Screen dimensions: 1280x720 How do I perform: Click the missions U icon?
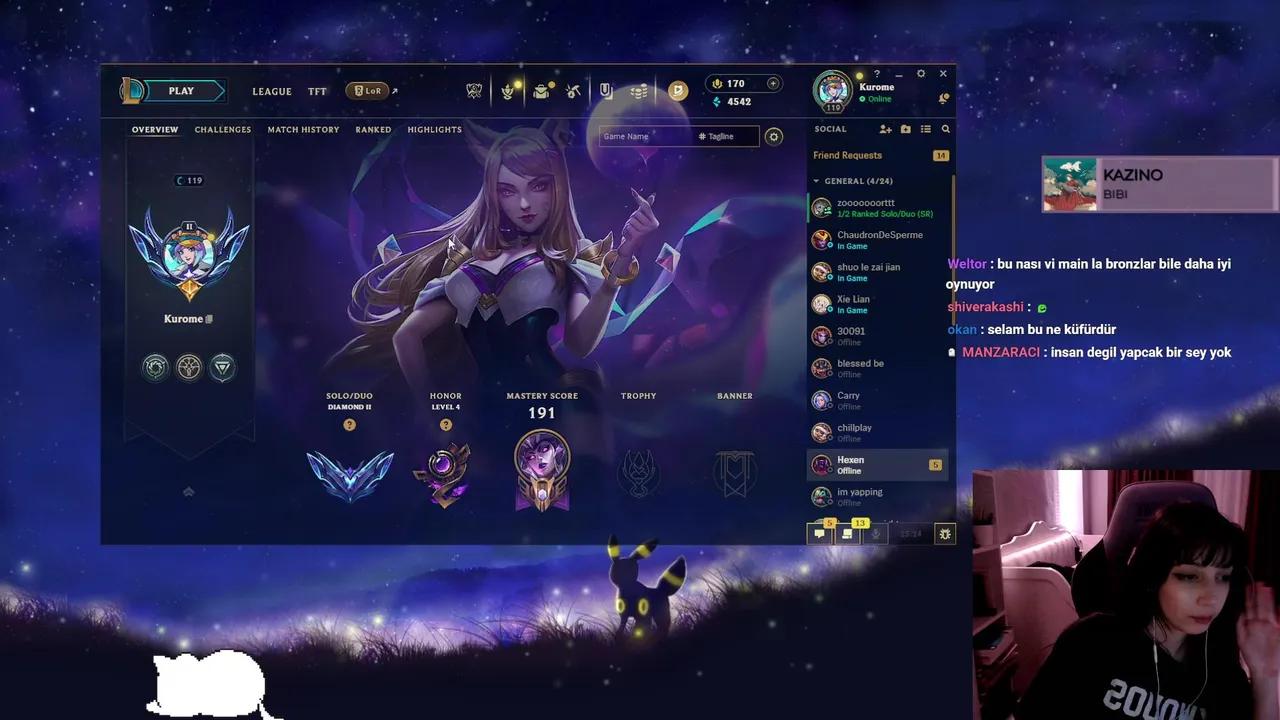[605, 90]
